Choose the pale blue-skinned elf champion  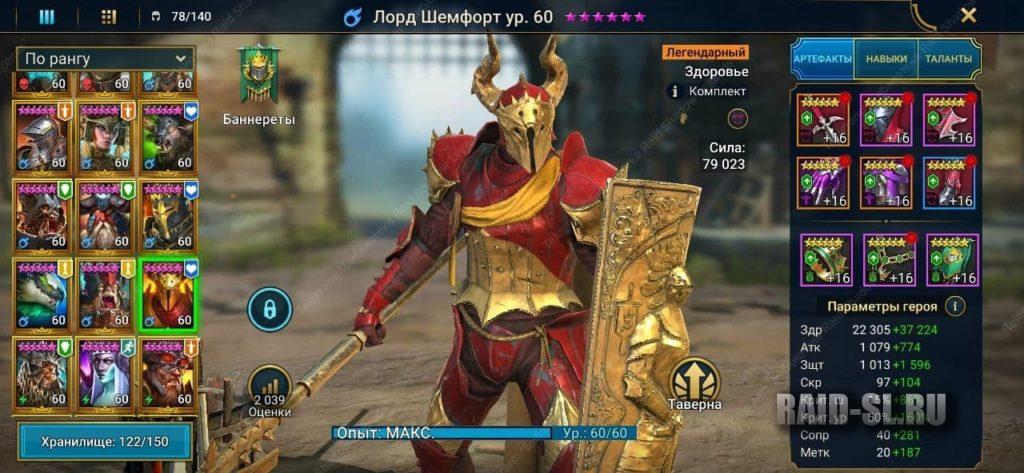(105, 374)
